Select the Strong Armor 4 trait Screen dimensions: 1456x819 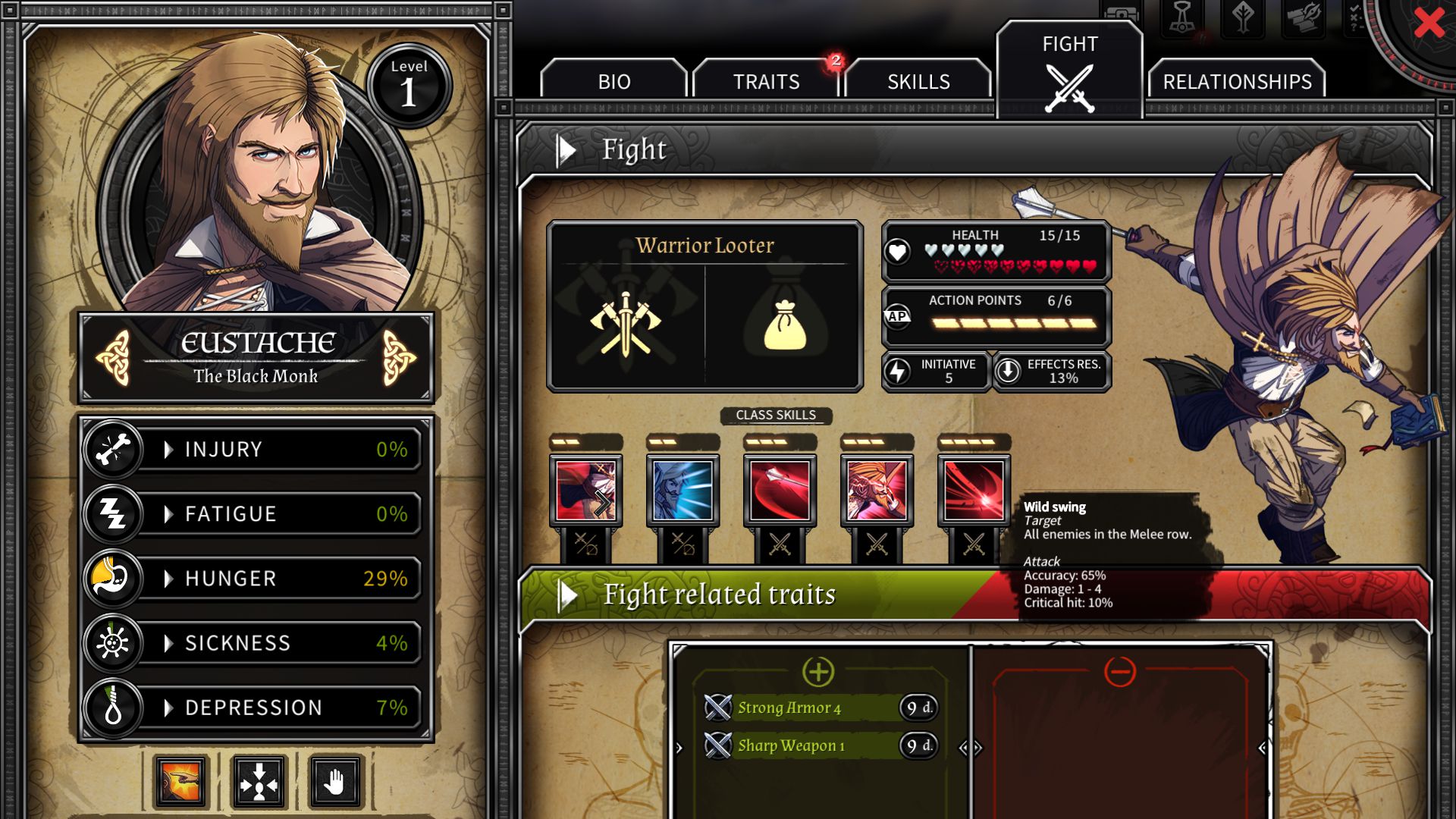coord(789,708)
